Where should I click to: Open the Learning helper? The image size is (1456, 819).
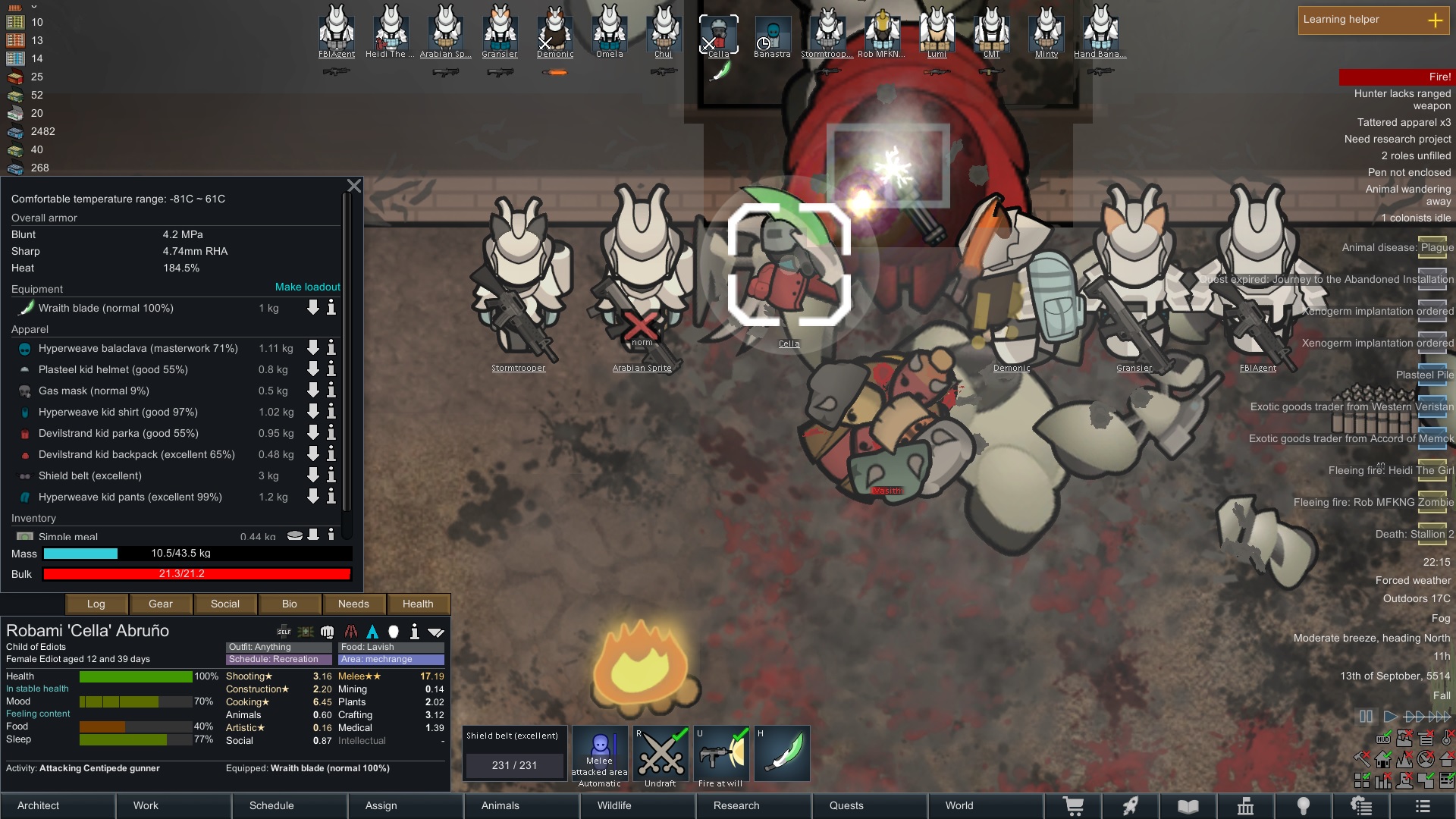click(x=1373, y=20)
